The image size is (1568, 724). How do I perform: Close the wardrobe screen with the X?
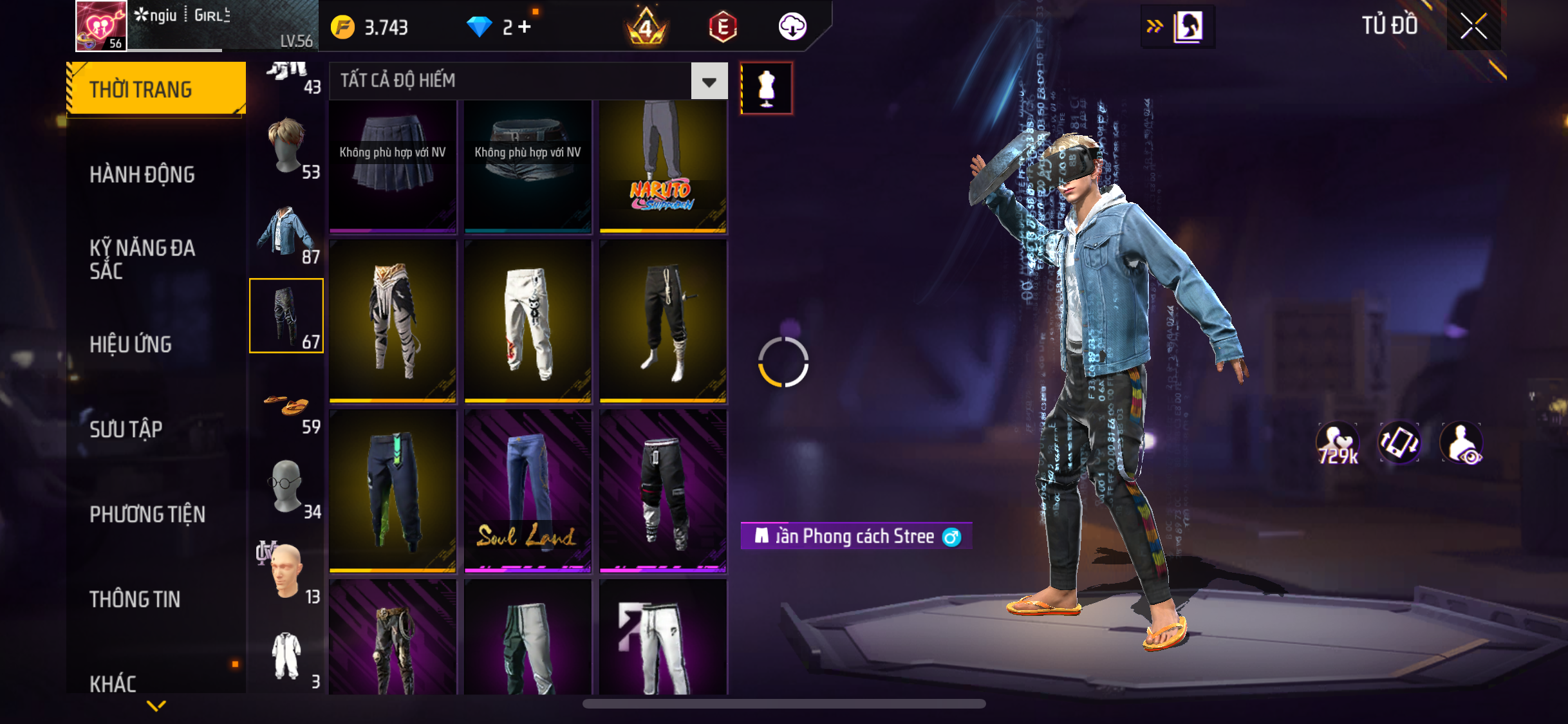coord(1473,26)
